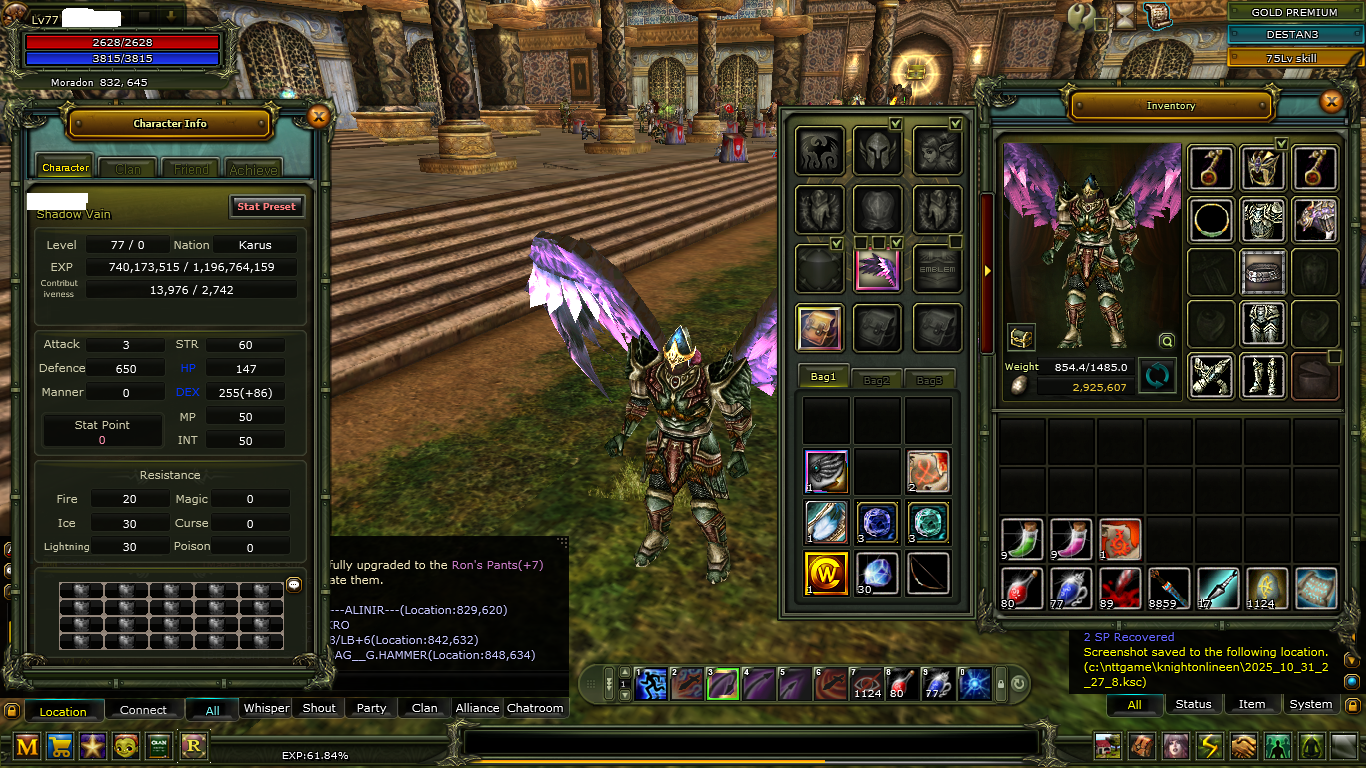This screenshot has width=1366, height=768.
Task: Open the Friend tab
Action: click(x=191, y=169)
